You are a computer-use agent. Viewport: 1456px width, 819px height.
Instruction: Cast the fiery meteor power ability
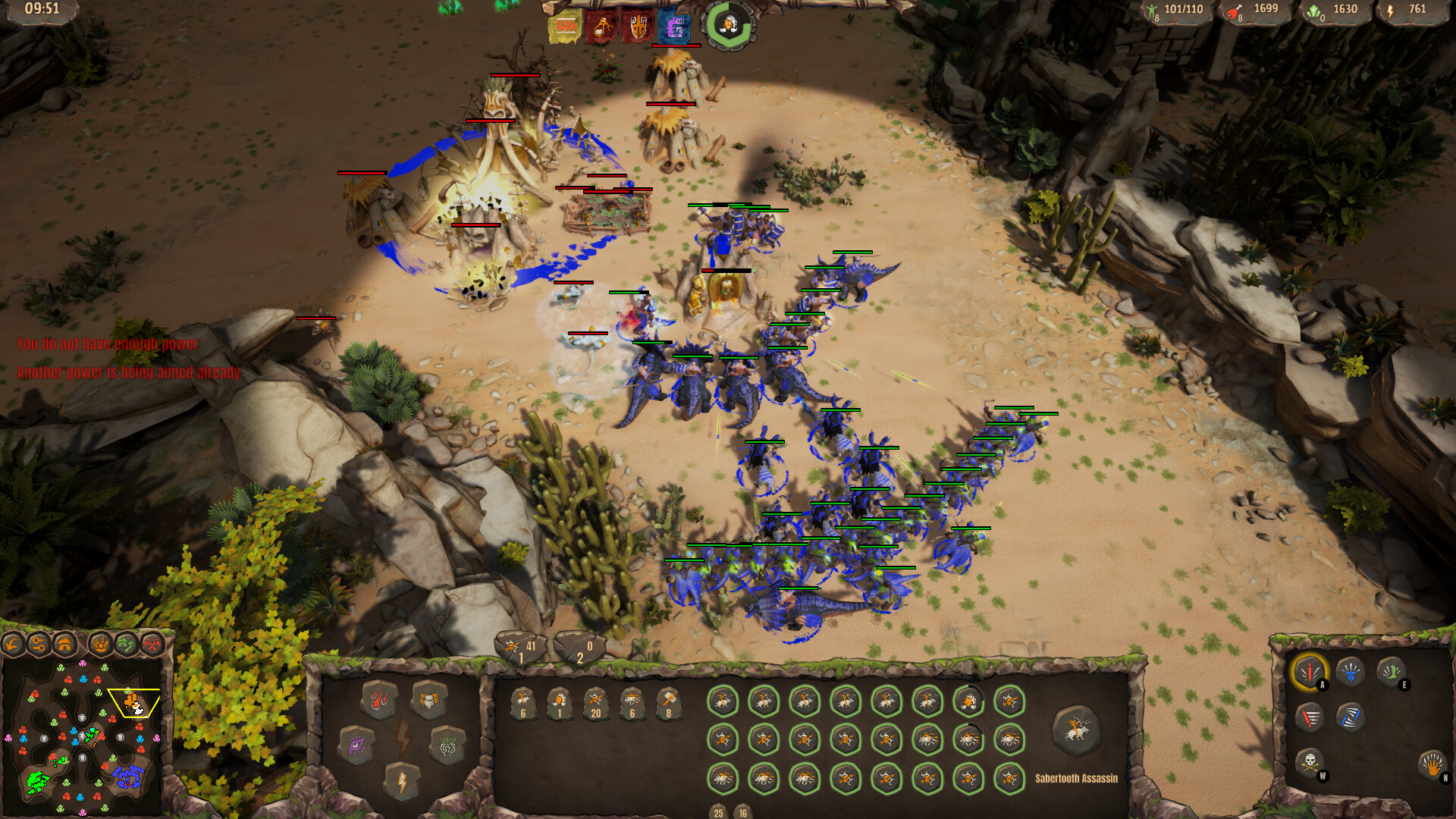(x=378, y=700)
